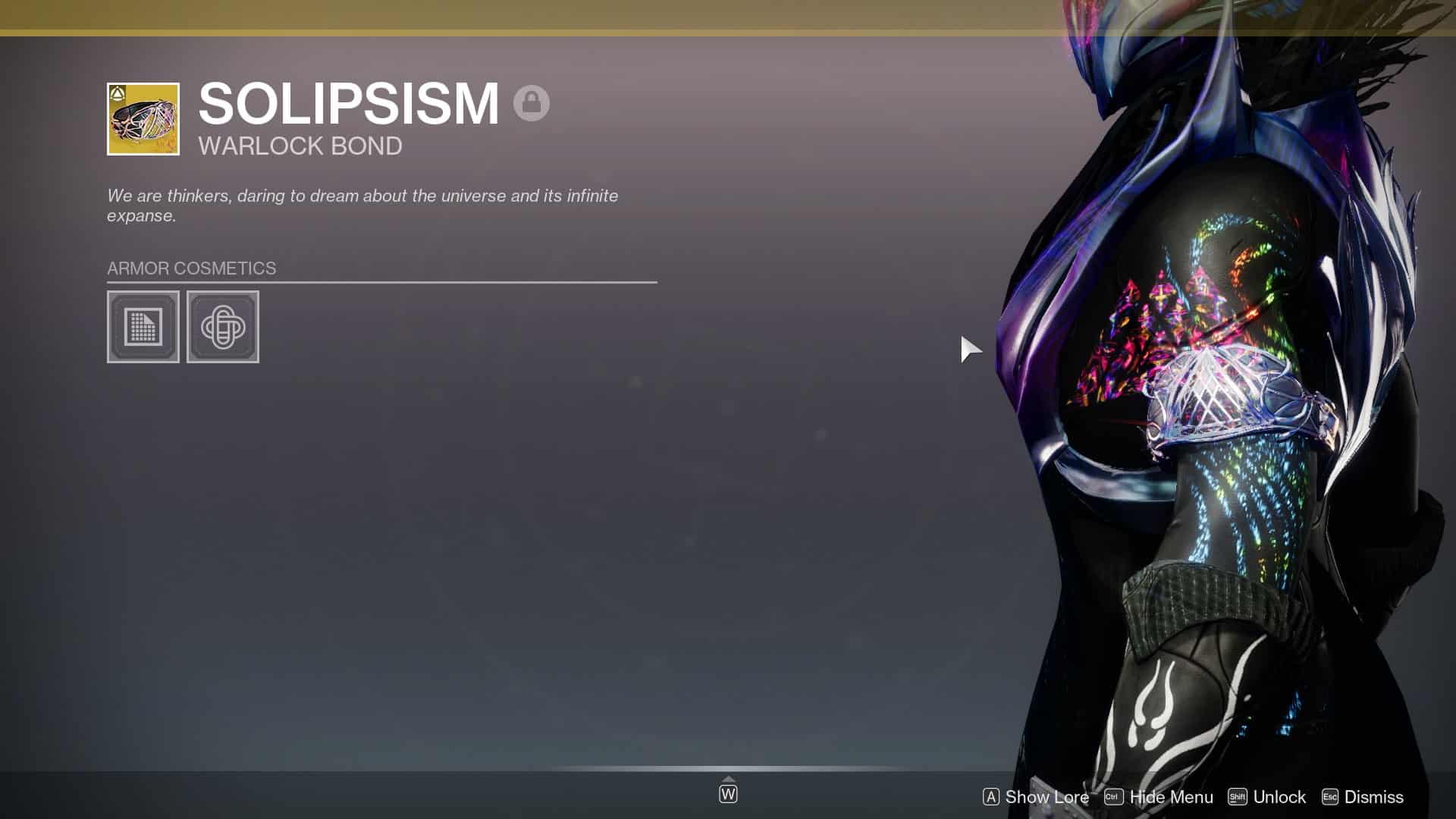Expand details via upward chevron at bottom
The height and width of the screenshot is (819, 1456).
coord(728,777)
